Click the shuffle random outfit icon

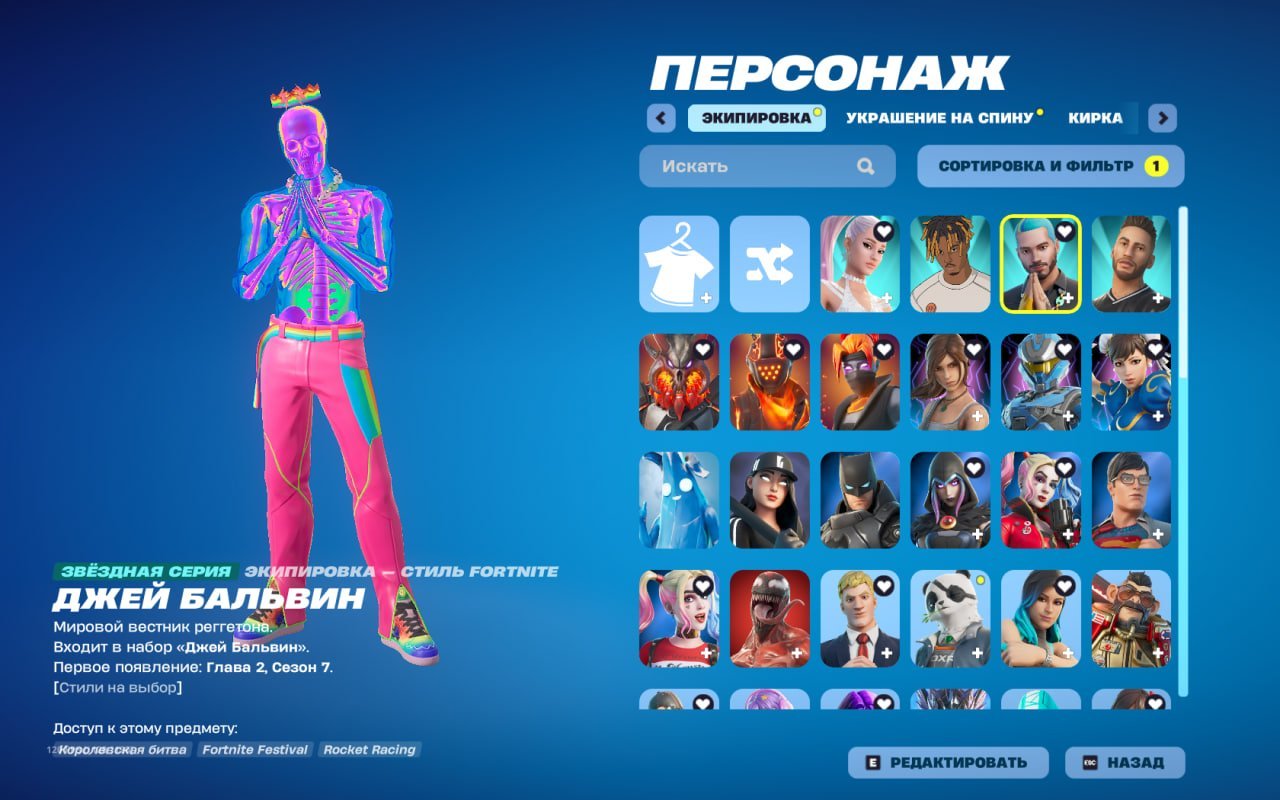[769, 263]
